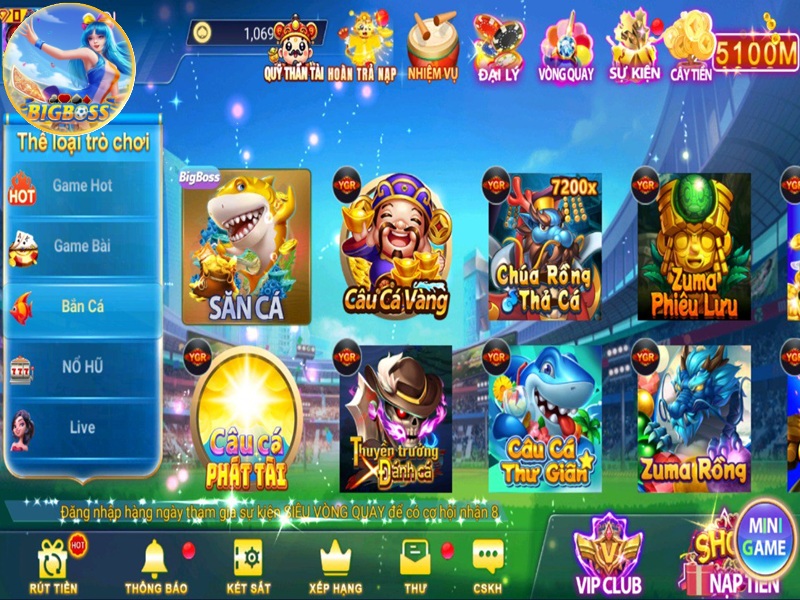
Task: Open the Xếp Hạng leaderboard
Action: coord(335,566)
